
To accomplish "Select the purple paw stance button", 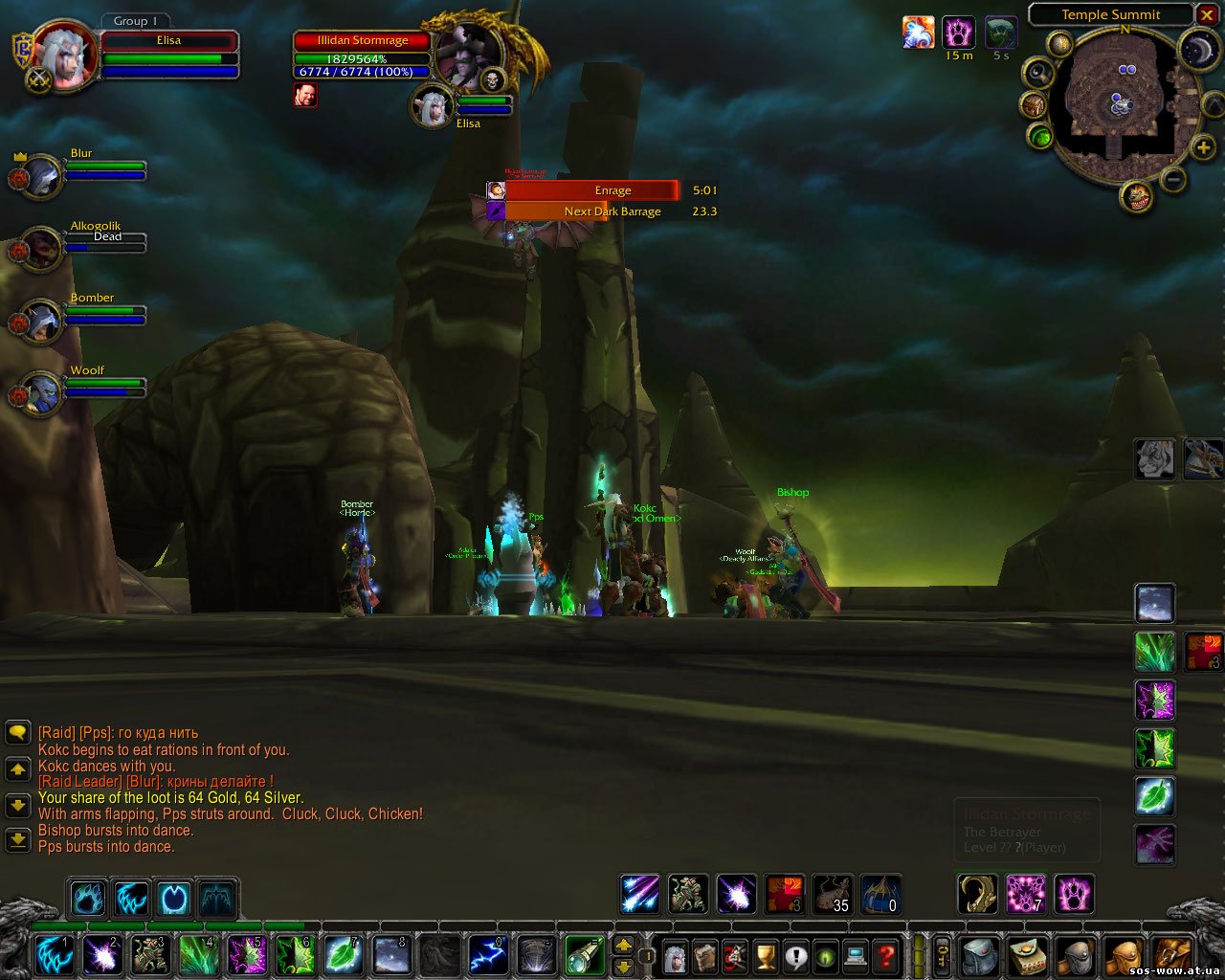I will pyautogui.click(x=1074, y=894).
